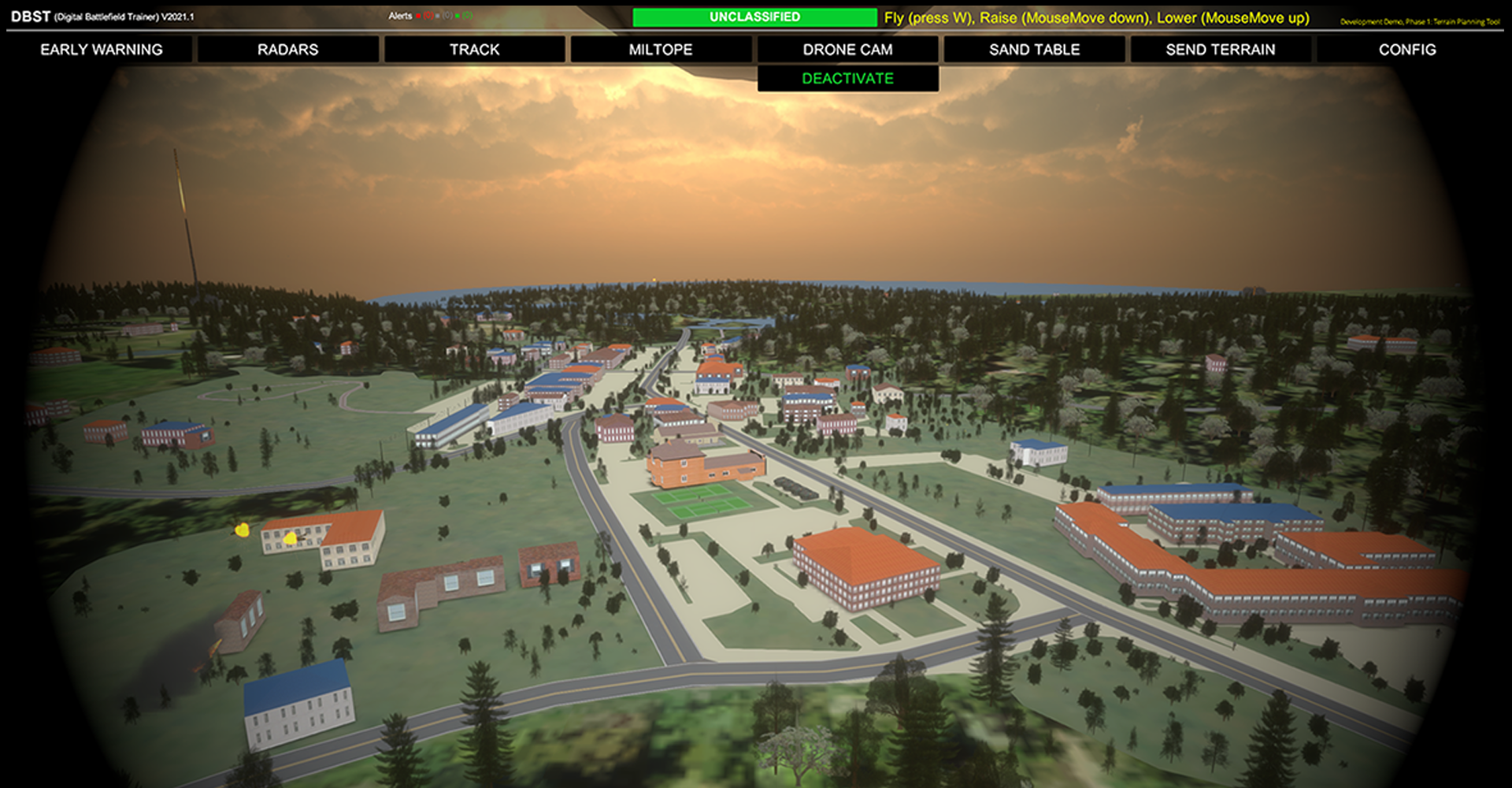Viewport: 1512px width, 788px height.
Task: Choose the Miltope menu option
Action: tap(661, 50)
